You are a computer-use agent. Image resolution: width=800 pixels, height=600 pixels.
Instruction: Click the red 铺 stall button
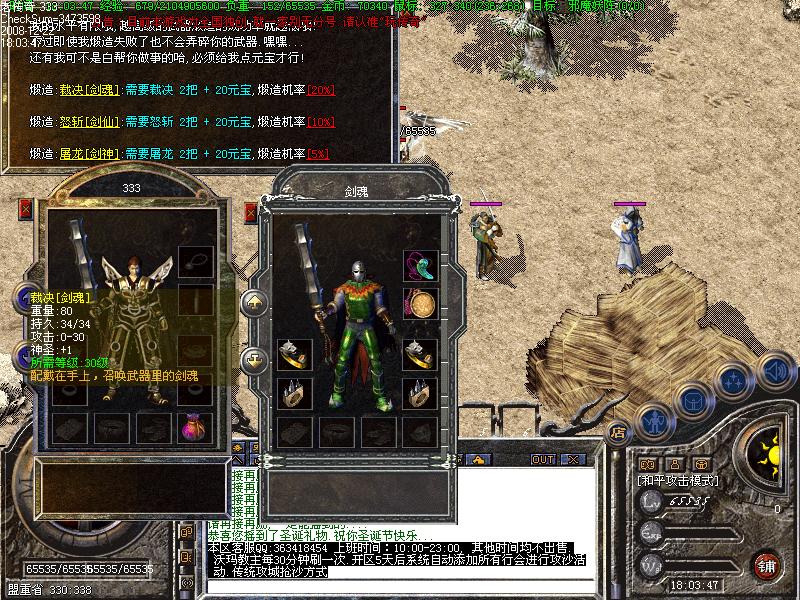click(767, 565)
